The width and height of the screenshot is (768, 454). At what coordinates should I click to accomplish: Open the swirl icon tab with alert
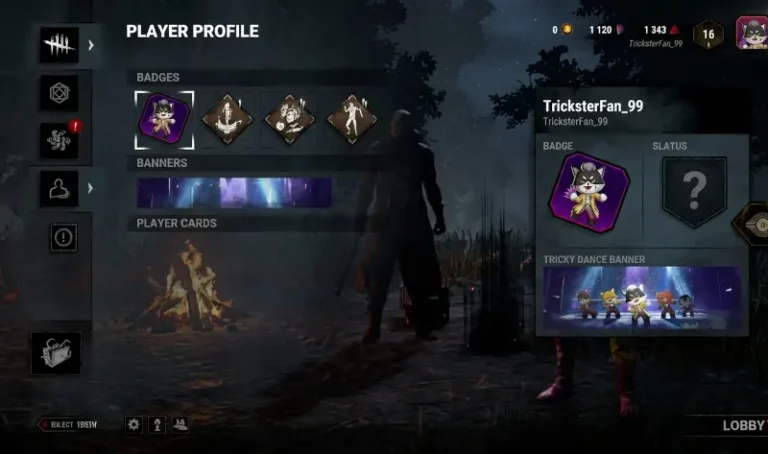pyautogui.click(x=59, y=140)
